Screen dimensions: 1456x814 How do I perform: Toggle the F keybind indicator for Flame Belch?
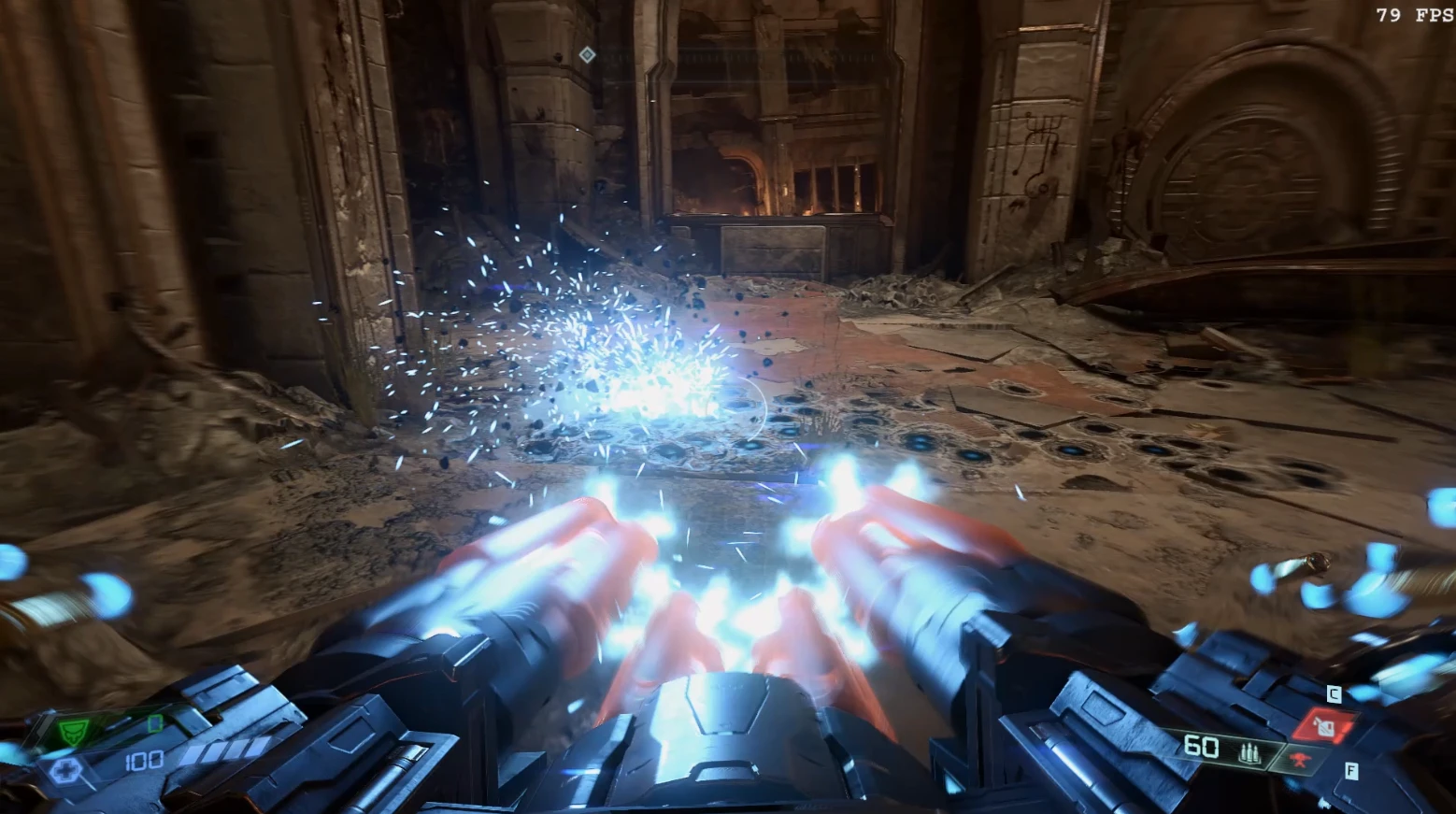click(x=1351, y=770)
